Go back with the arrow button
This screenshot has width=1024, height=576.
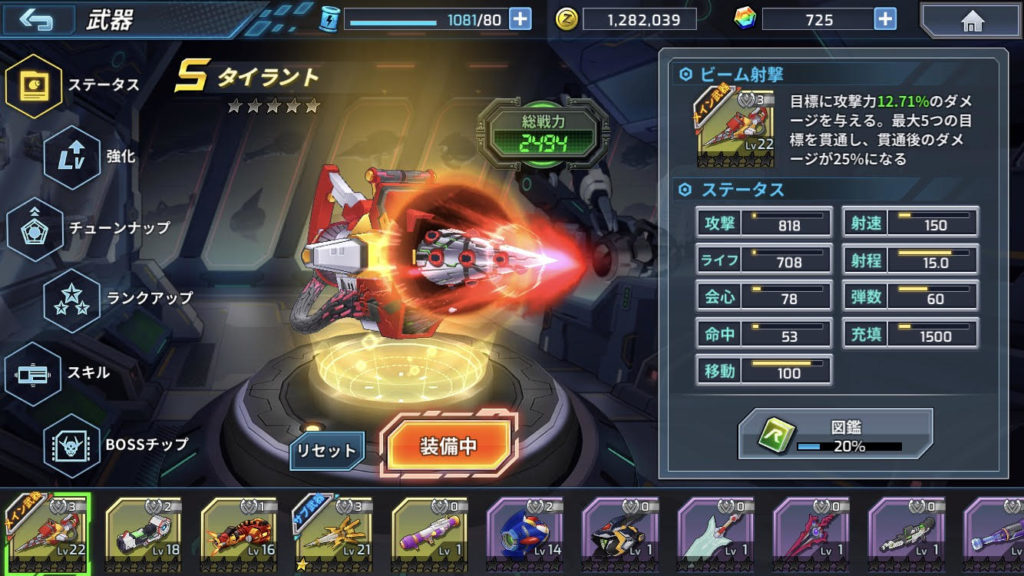pos(37,19)
